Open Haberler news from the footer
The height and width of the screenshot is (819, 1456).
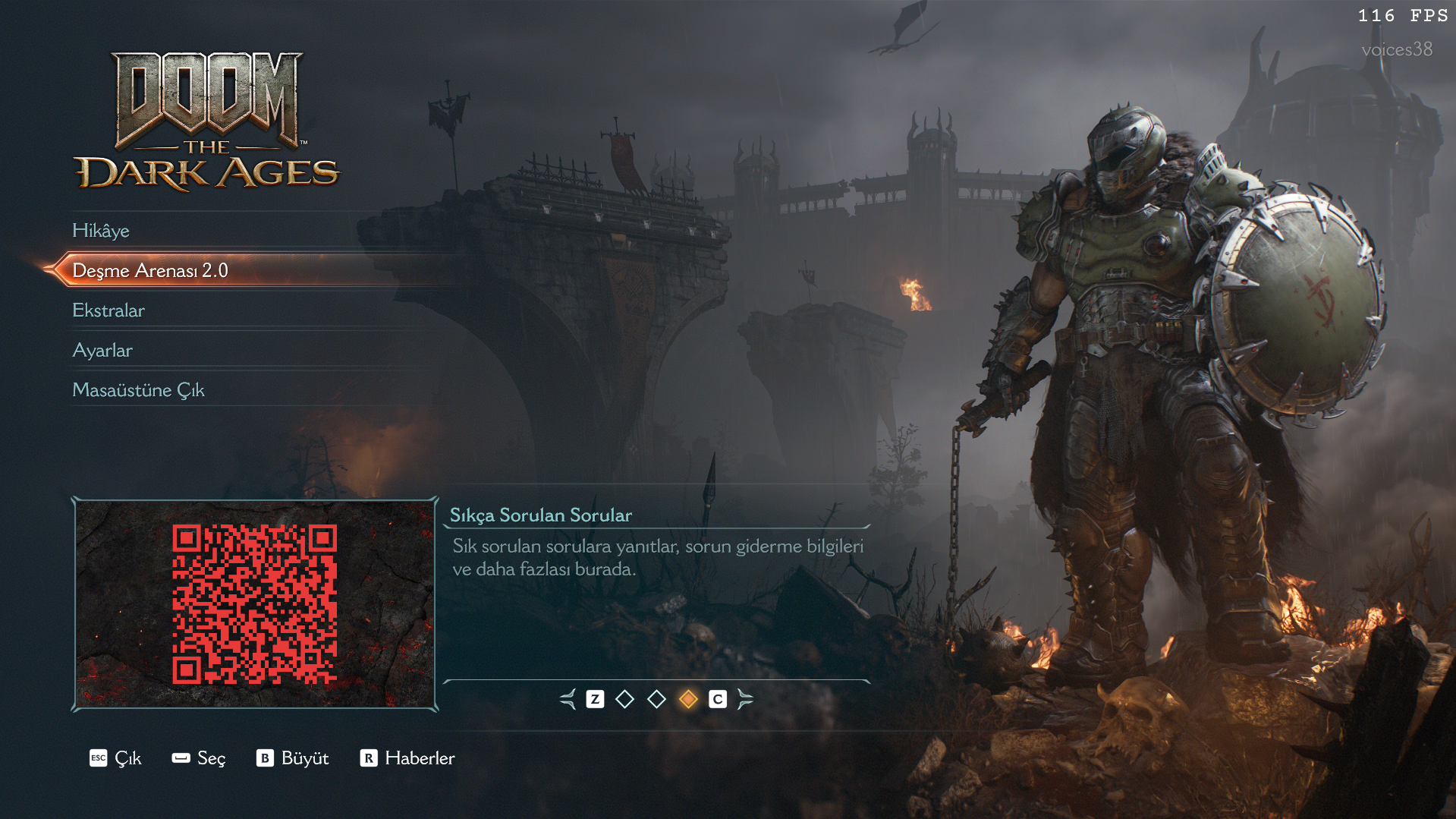(407, 758)
